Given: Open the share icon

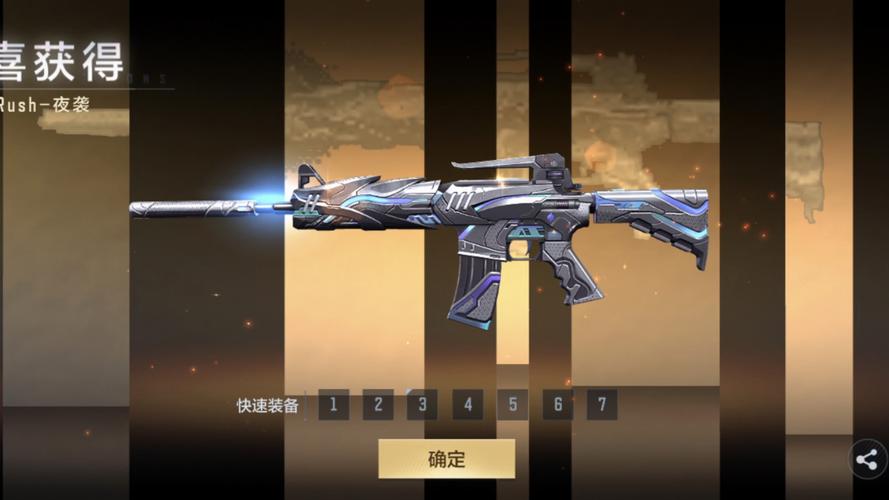Looking at the screenshot, I should [867, 460].
